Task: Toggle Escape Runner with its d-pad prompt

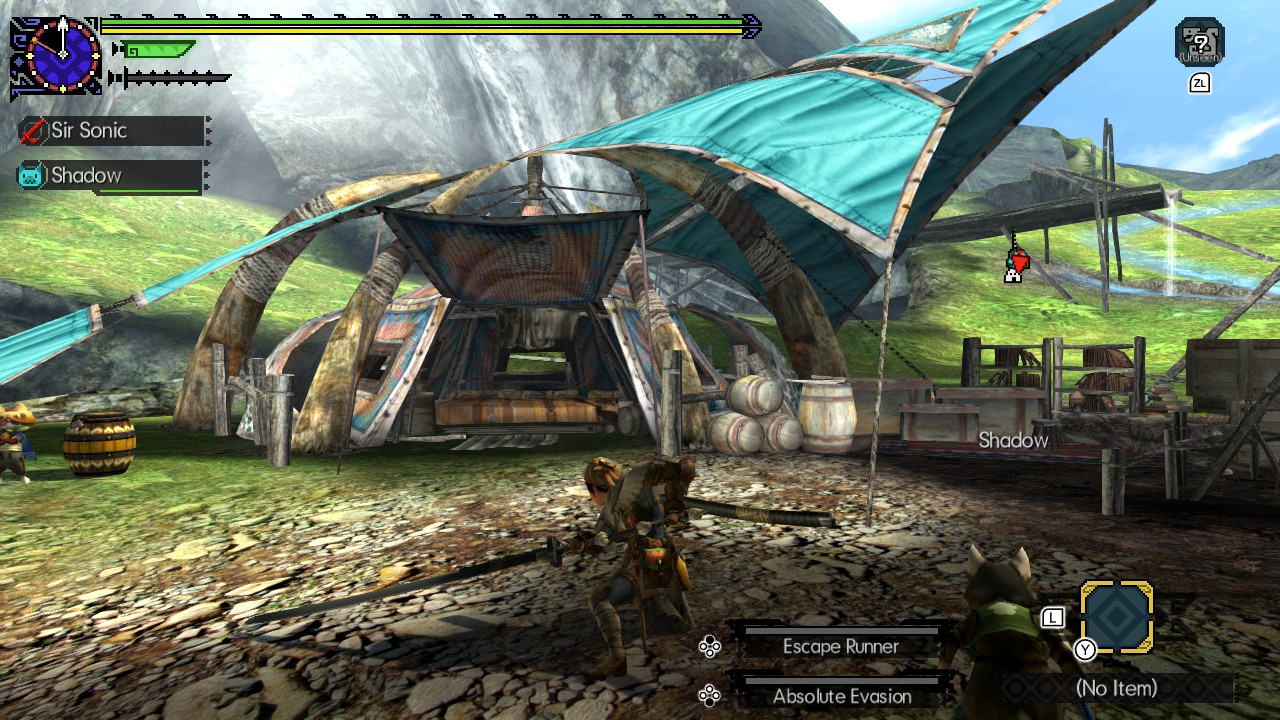Action: [x=713, y=647]
